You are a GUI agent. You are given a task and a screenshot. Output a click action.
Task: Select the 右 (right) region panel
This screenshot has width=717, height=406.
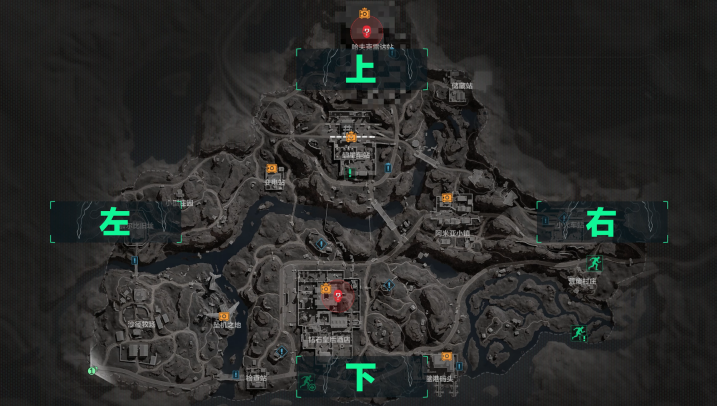coord(600,222)
